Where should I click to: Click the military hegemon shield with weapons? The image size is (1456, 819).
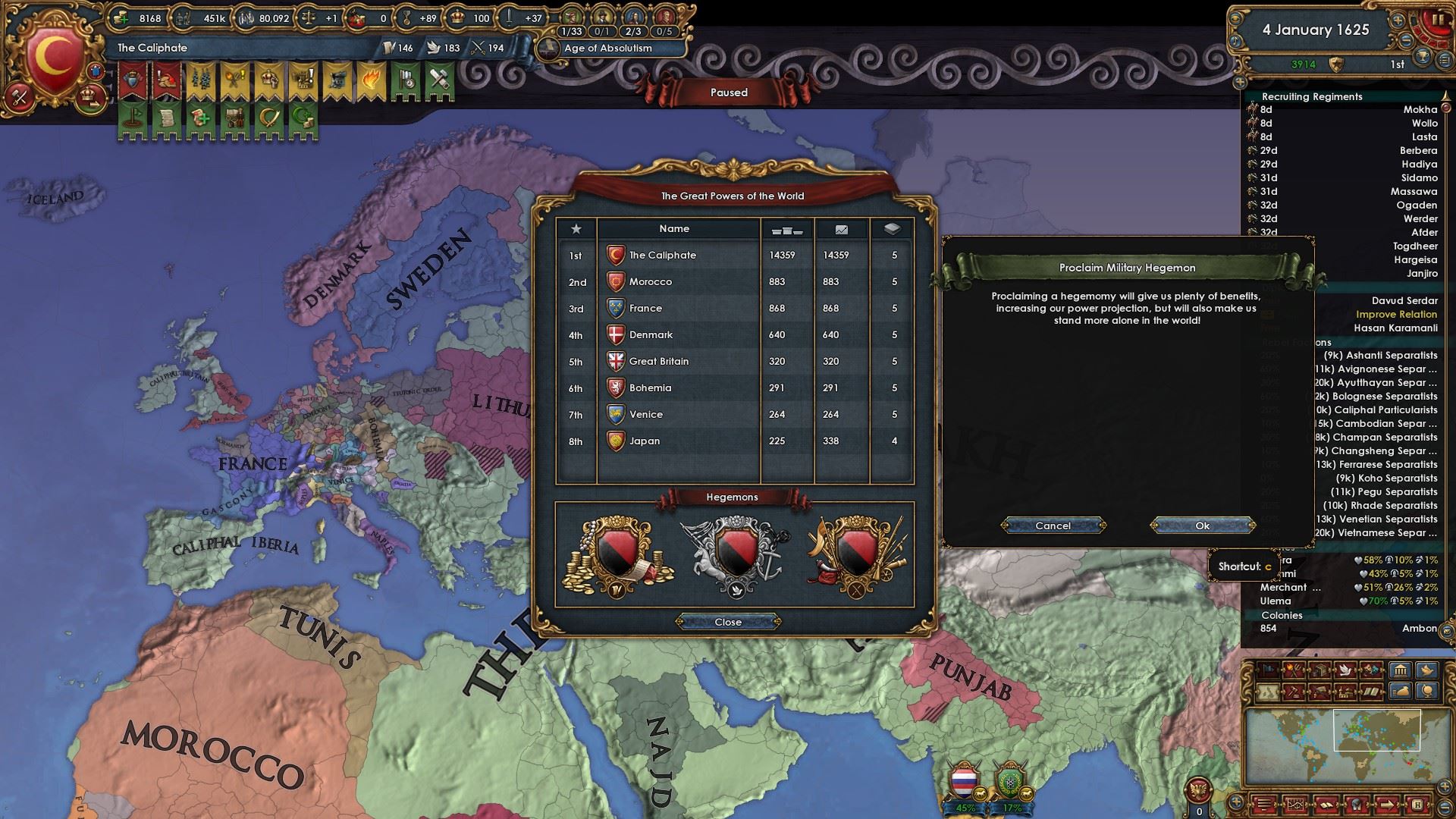coord(856,556)
